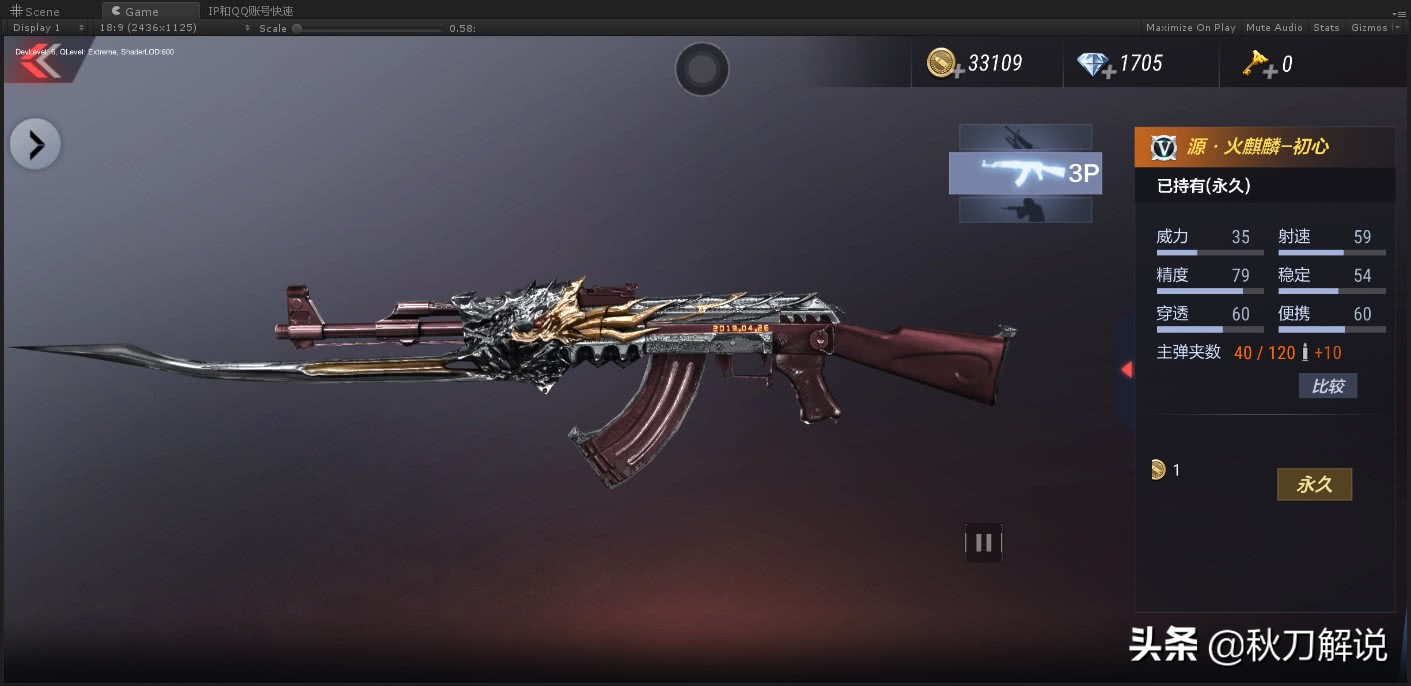Toggle Mute Audio in the editor toolbar
The width and height of the screenshot is (1411, 686).
click(1274, 28)
